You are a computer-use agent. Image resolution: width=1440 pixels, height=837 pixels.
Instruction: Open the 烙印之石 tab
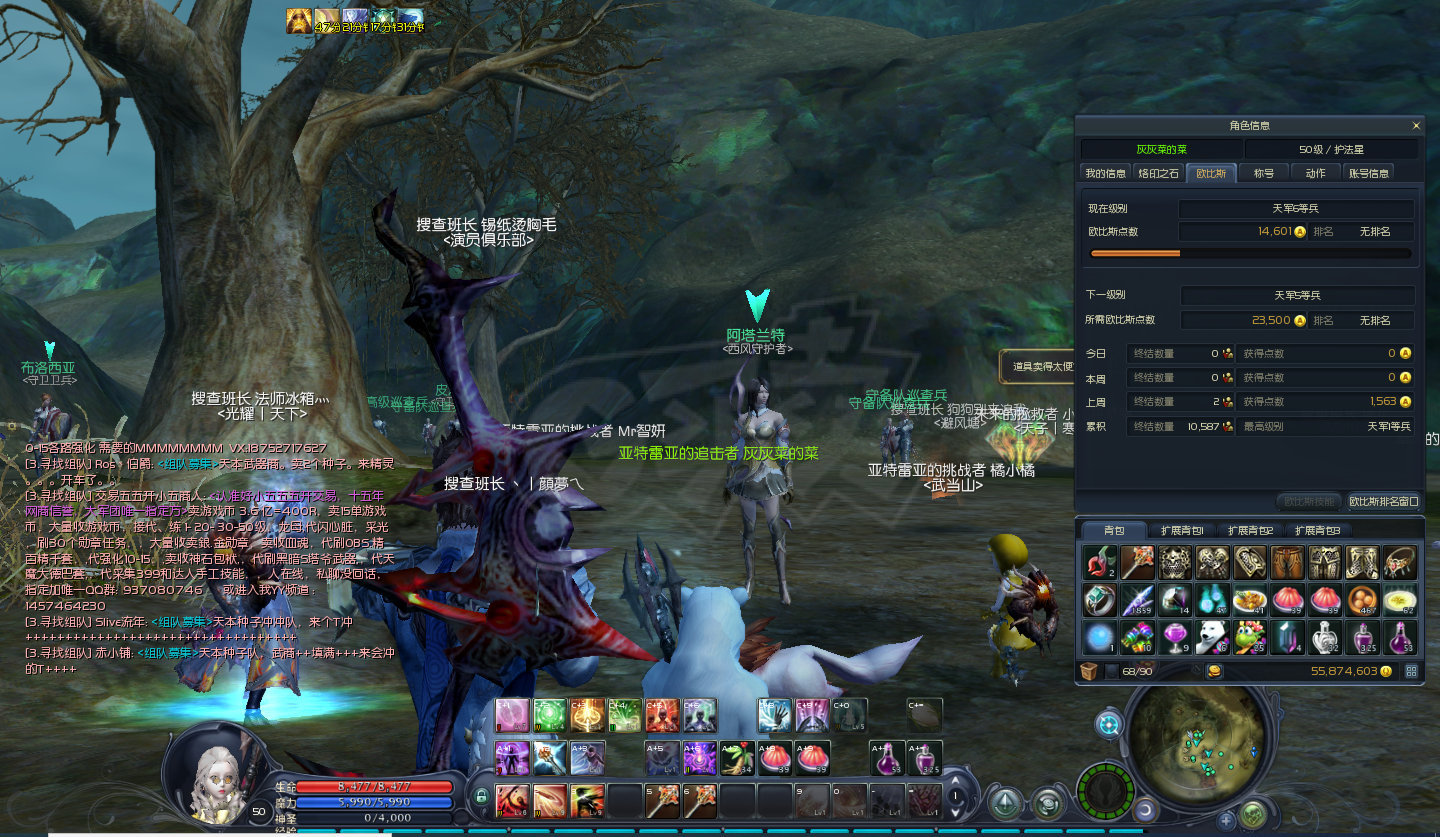pos(1159,173)
